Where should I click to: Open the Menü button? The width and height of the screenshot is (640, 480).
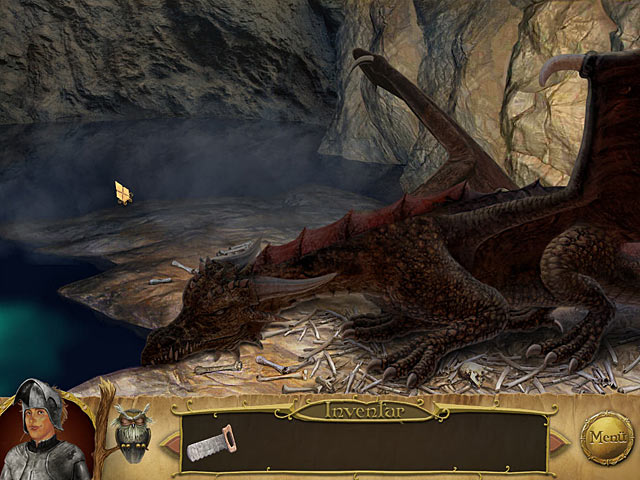click(607, 438)
